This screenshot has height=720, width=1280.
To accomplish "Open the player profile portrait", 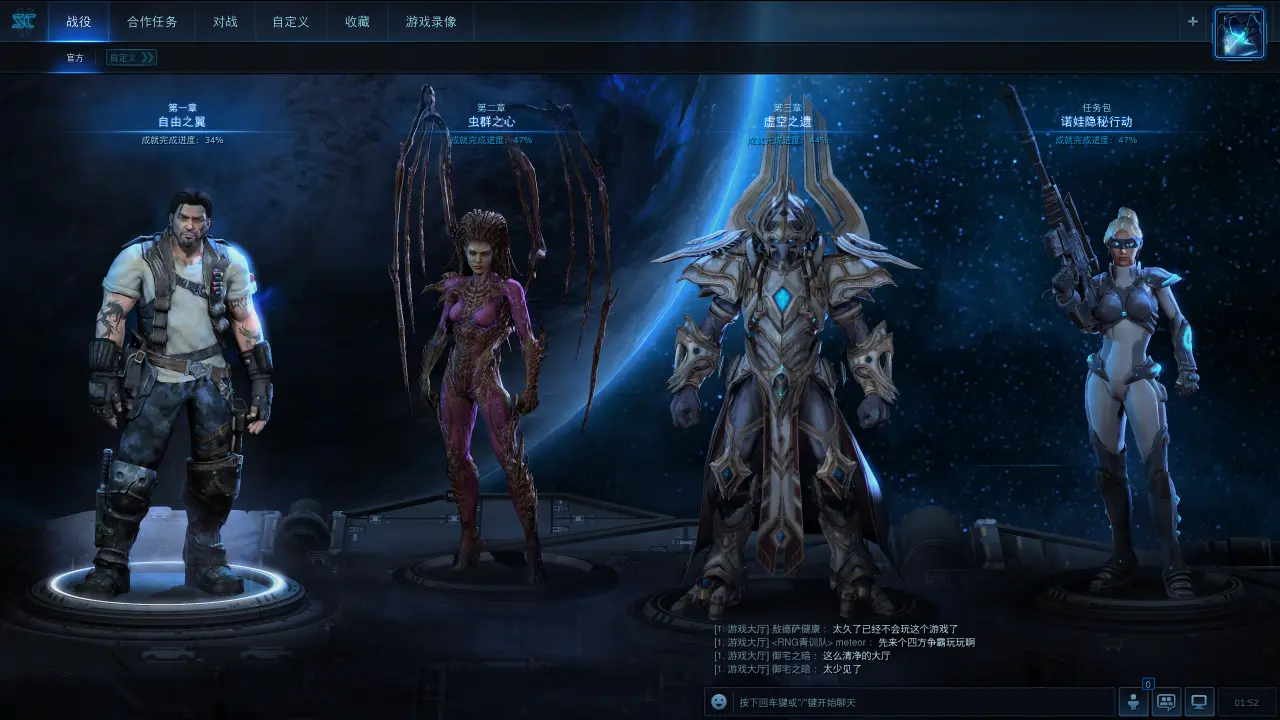I will point(1239,33).
